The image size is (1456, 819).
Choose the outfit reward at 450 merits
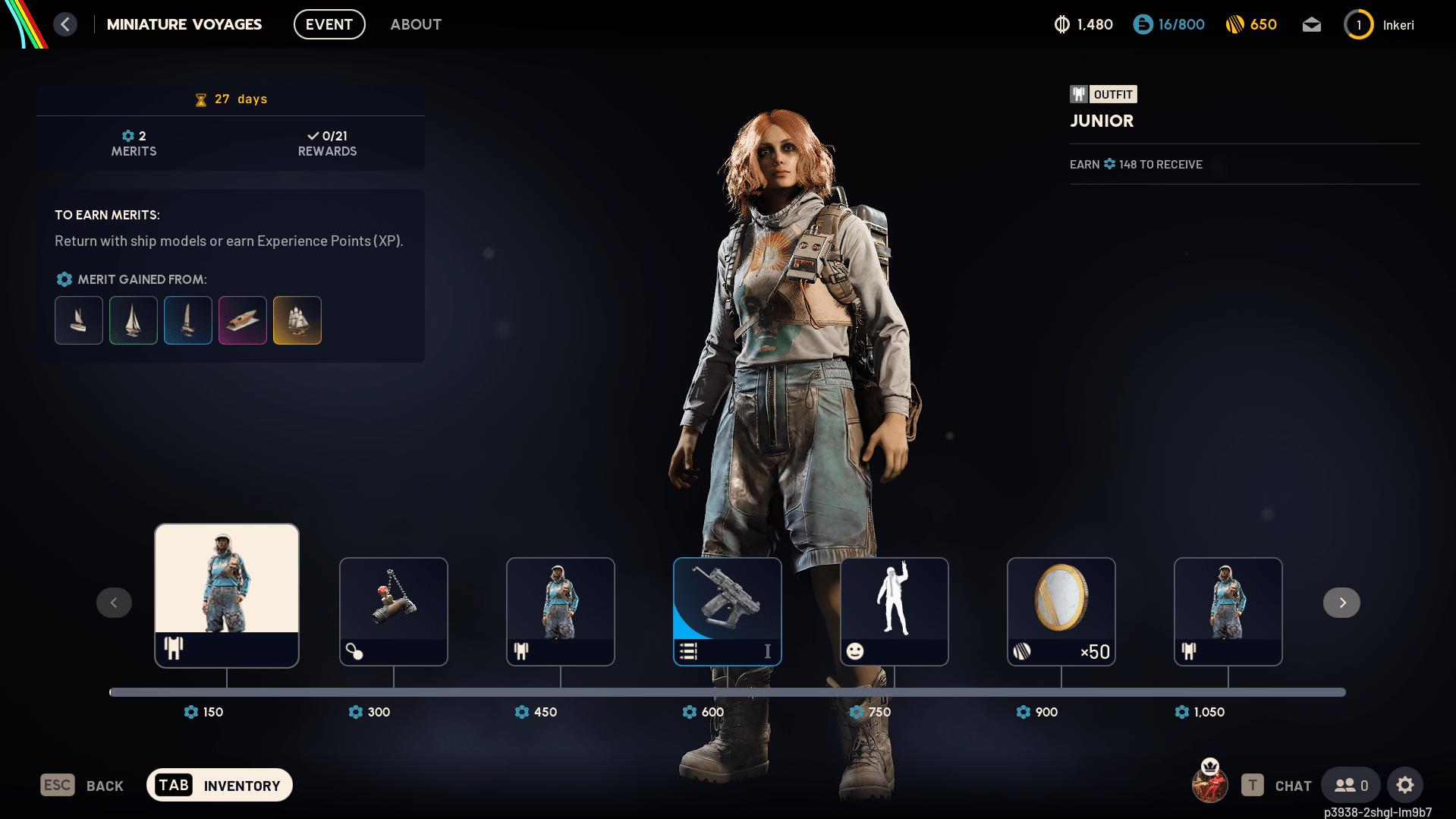(x=560, y=611)
